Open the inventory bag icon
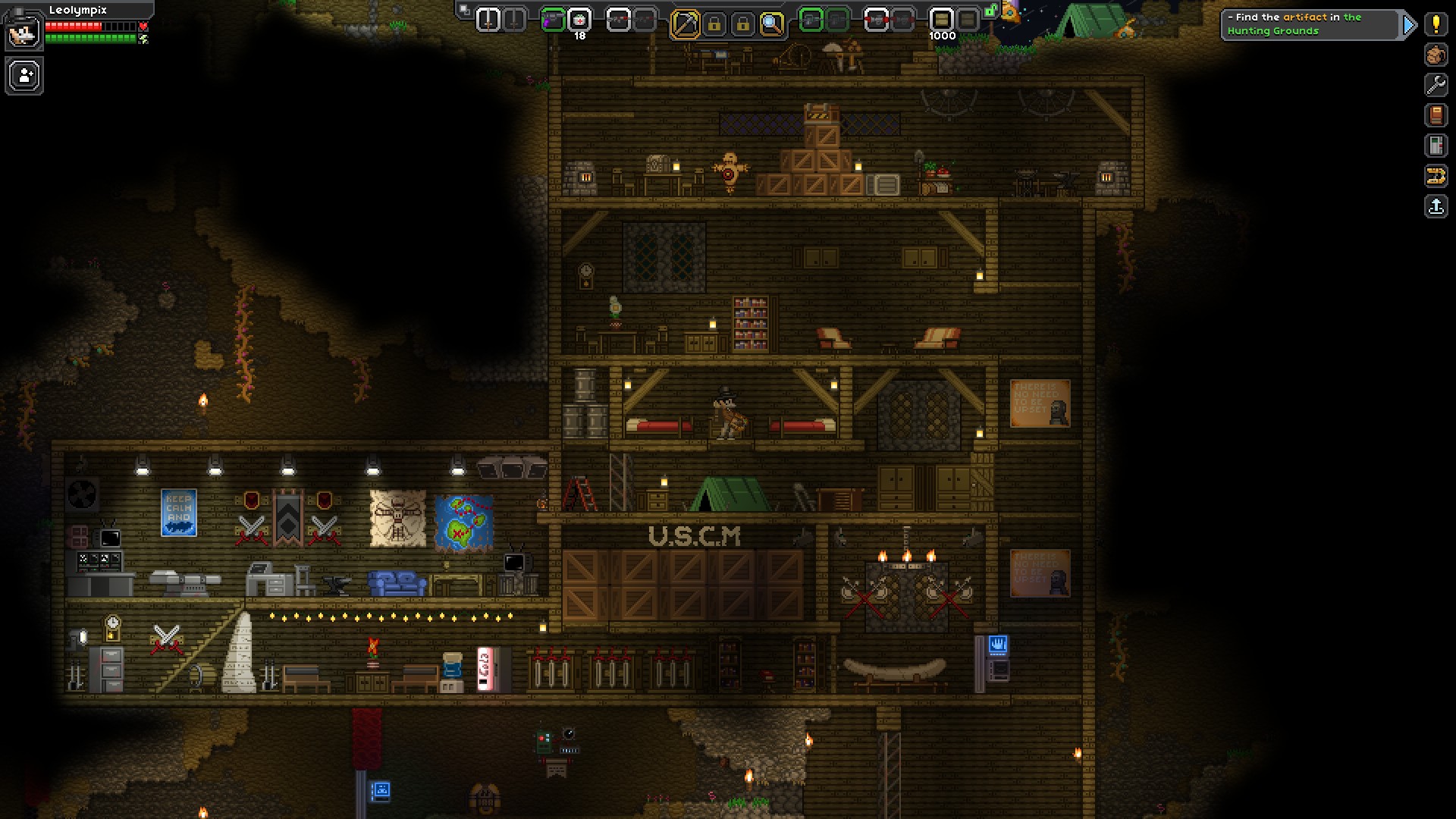1456x819 pixels. (x=1436, y=55)
